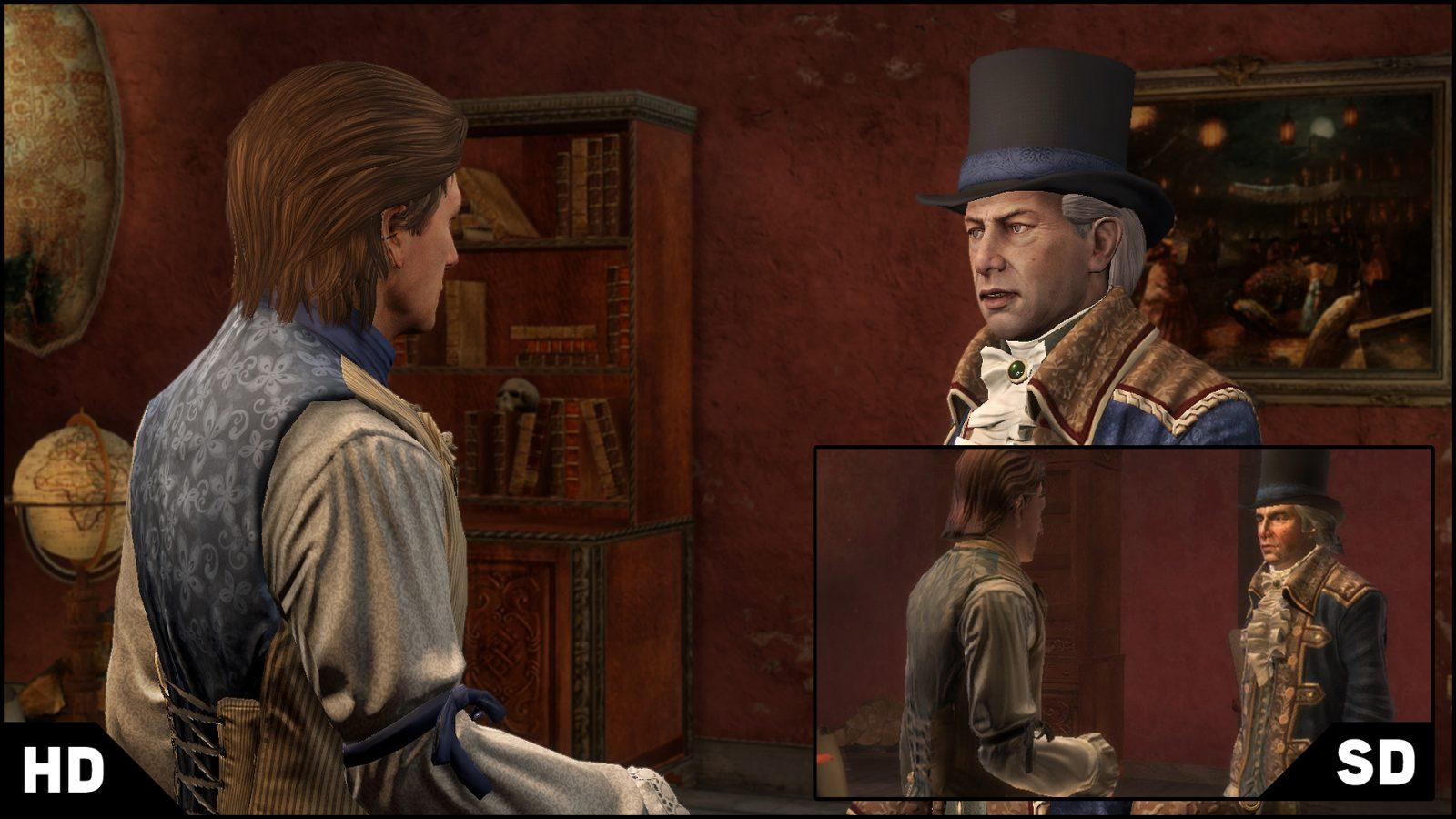Open the SD comparison inset thumbnail
The image size is (1456, 819).
(1123, 622)
